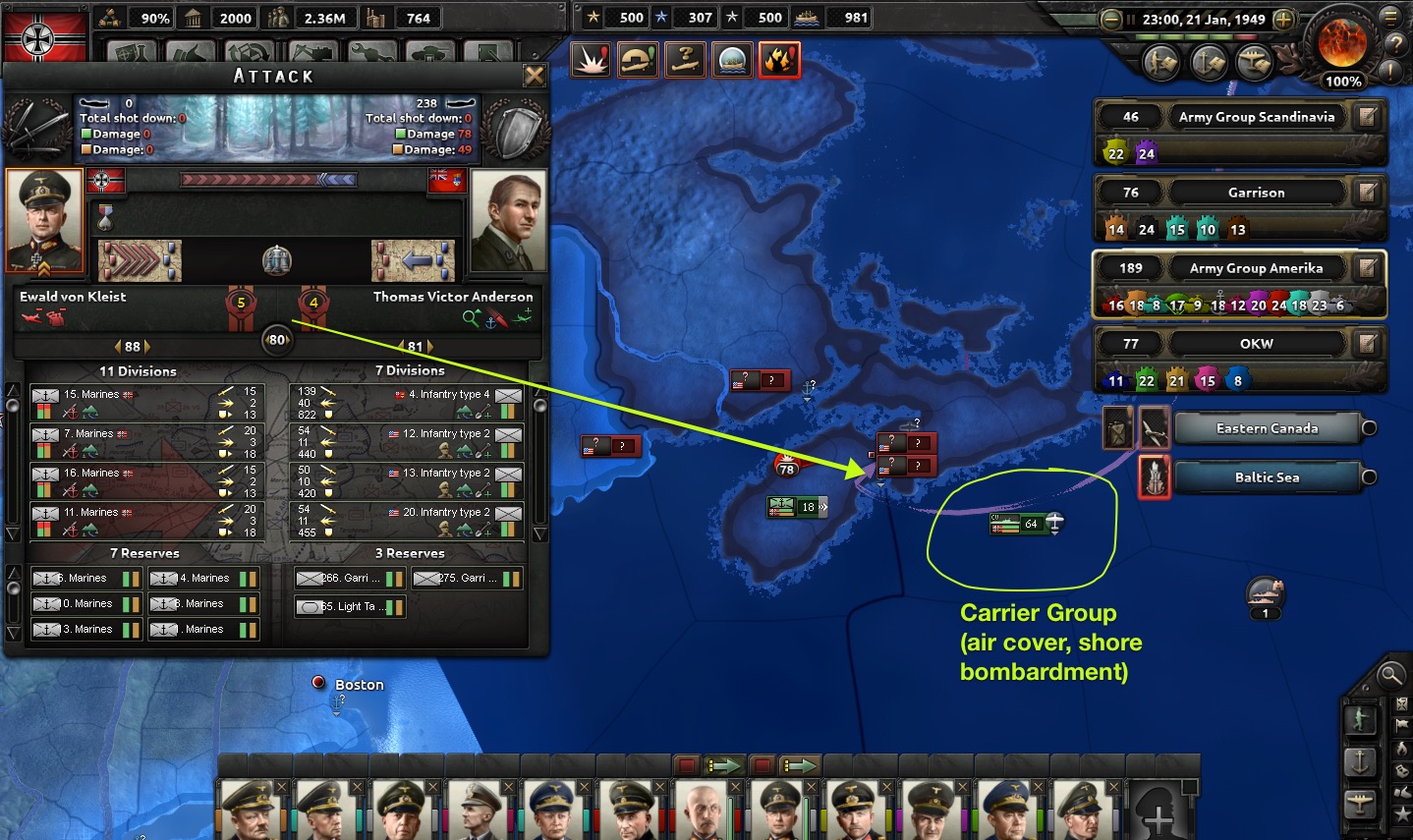Close the Attack battle panel
The height and width of the screenshot is (840, 1413).
tap(534, 76)
